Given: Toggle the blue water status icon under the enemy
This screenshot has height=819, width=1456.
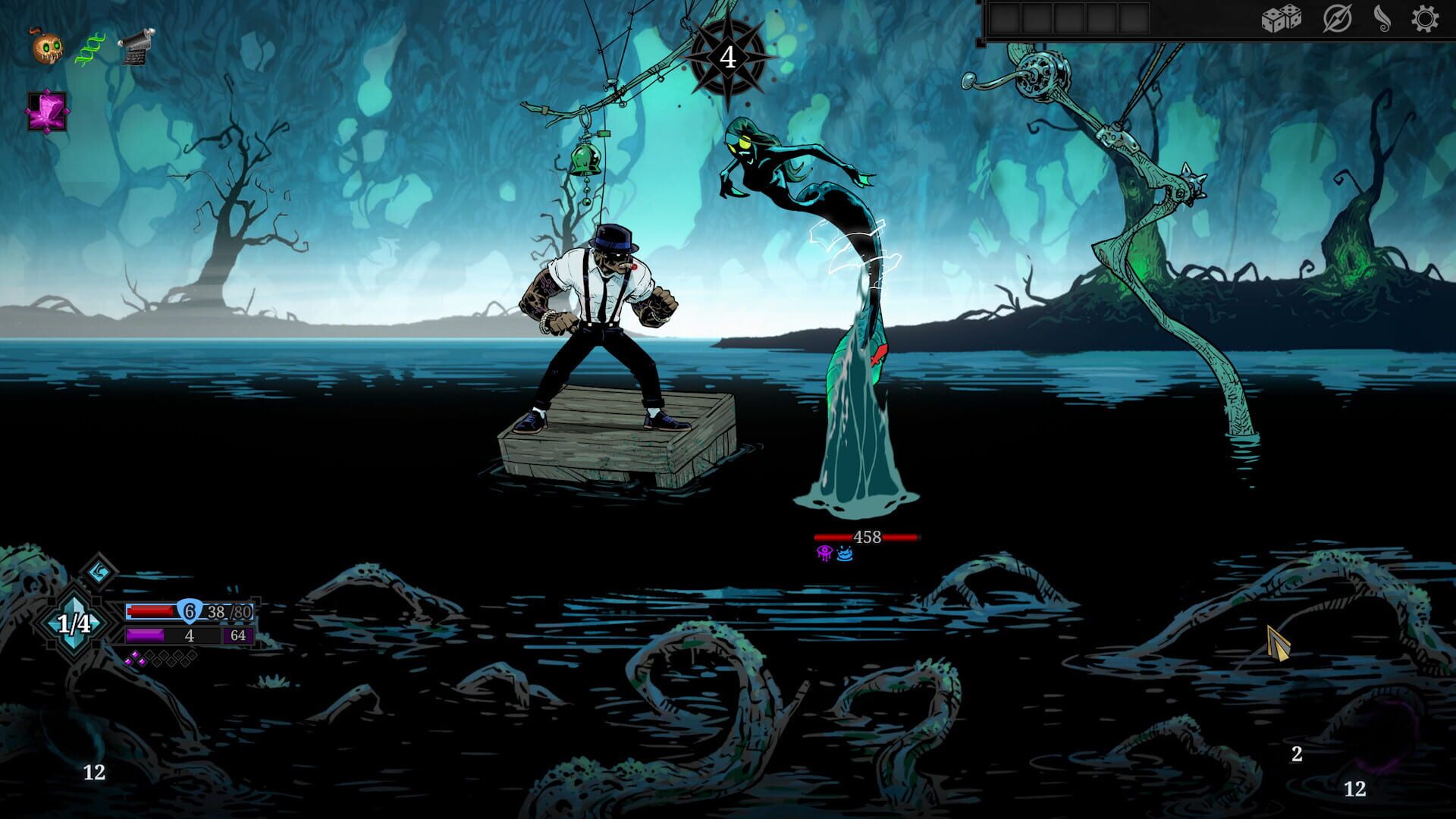Looking at the screenshot, I should click(846, 555).
